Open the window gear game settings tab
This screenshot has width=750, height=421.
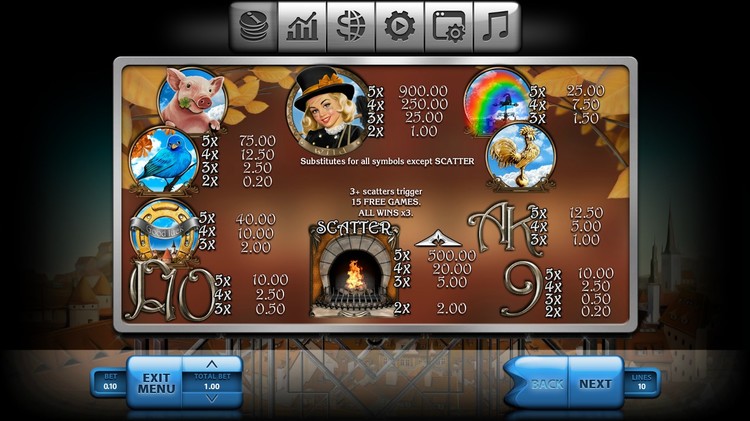pyautogui.click(x=448, y=27)
